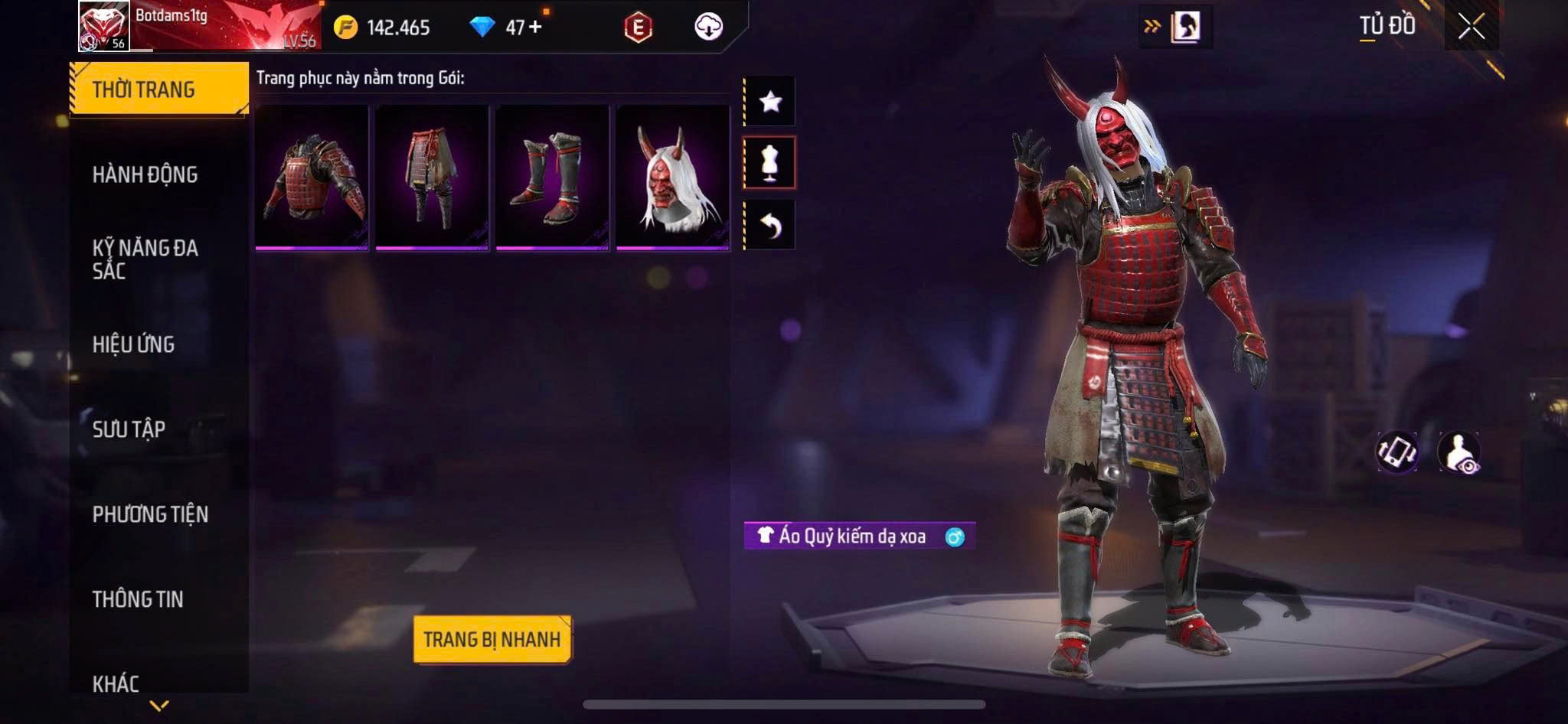The width and height of the screenshot is (1568, 724).
Task: Add diamonds with the plus button
Action: pos(535,27)
